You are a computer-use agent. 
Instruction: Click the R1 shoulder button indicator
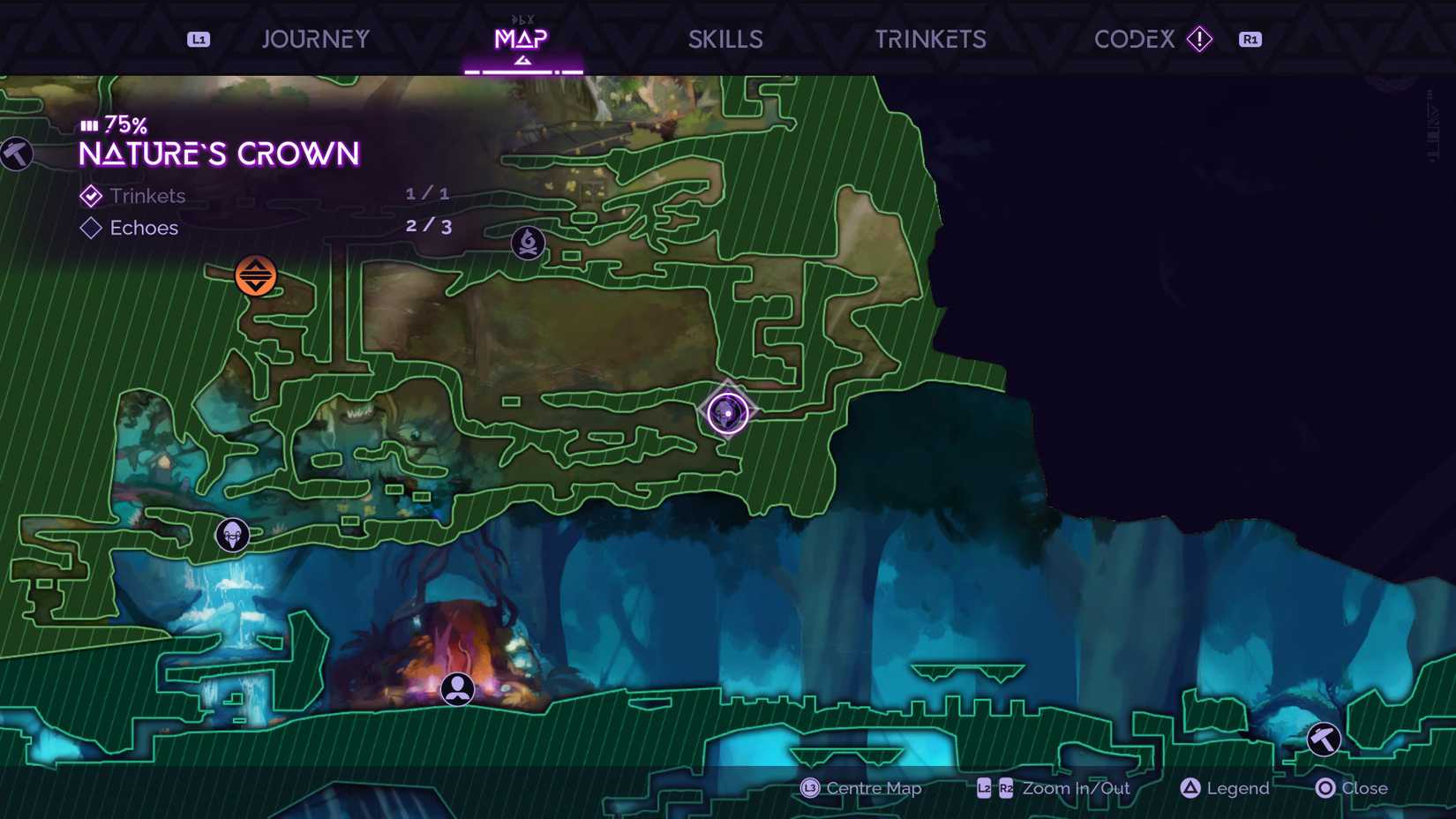1250,39
